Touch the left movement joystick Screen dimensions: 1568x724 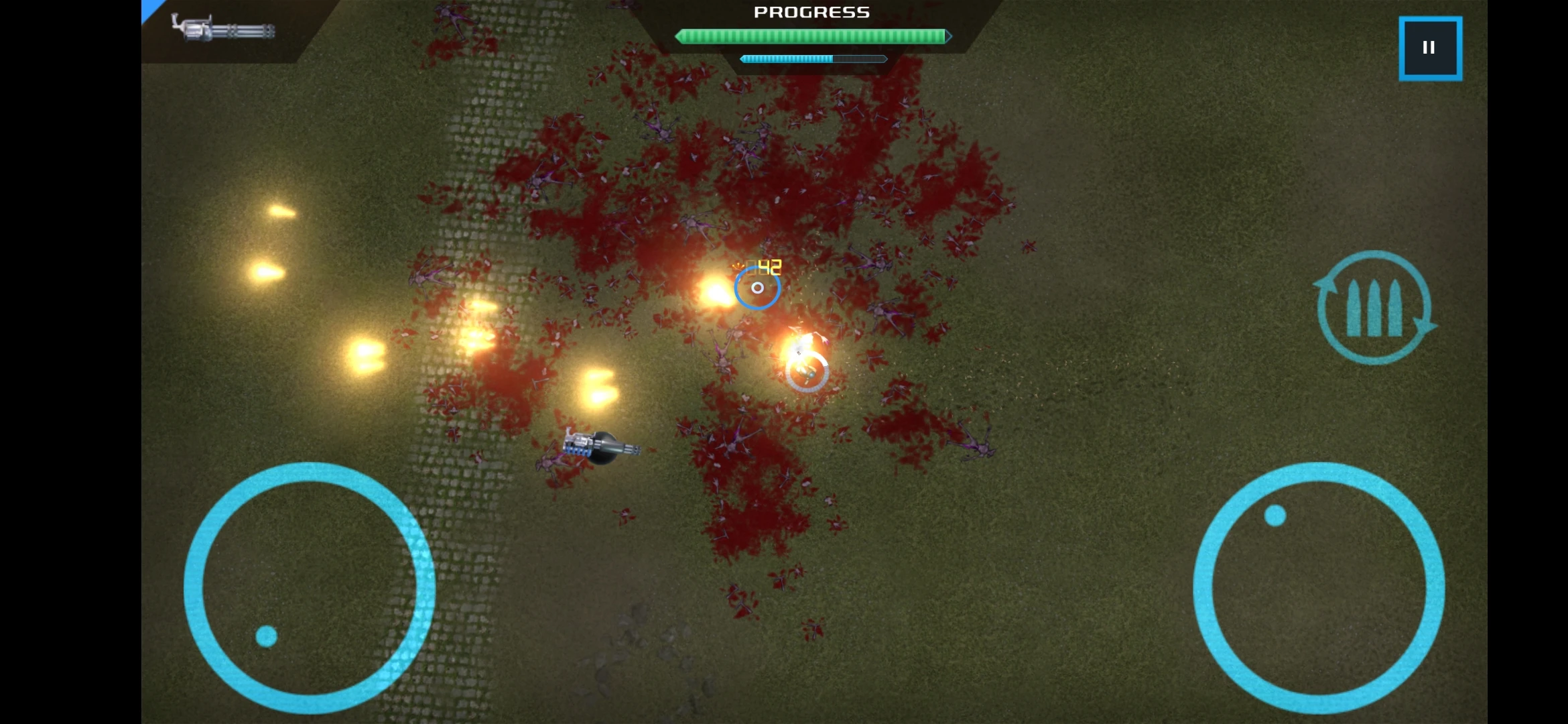tap(309, 588)
